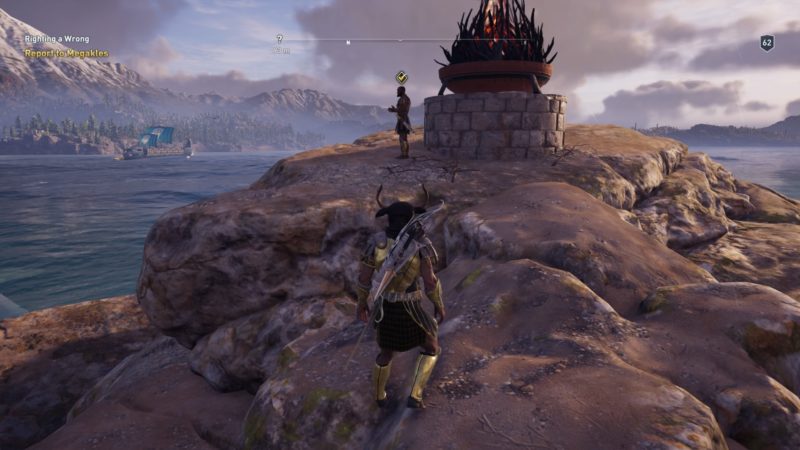Select the gold quest marker above Megakles
The height and width of the screenshot is (450, 800).
tap(401, 76)
